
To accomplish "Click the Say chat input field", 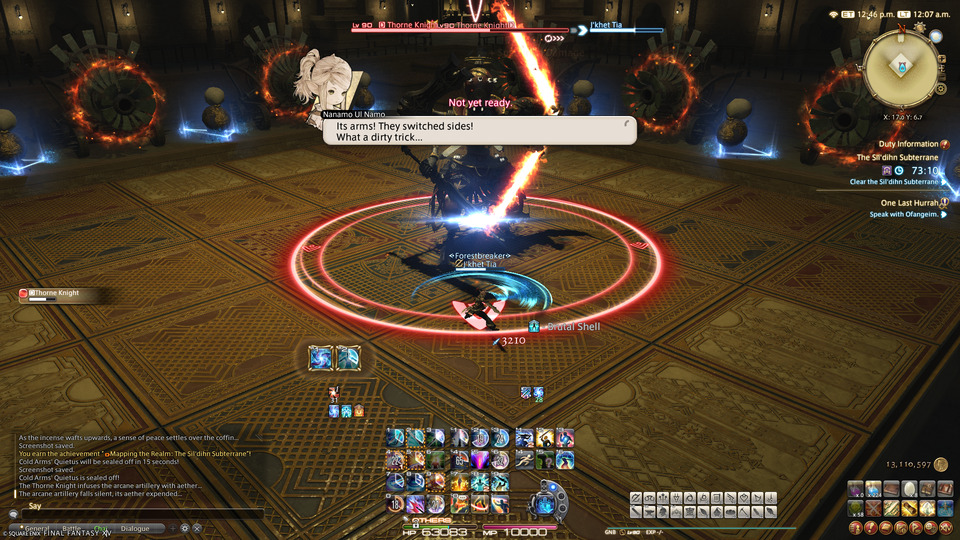I will [x=140, y=514].
